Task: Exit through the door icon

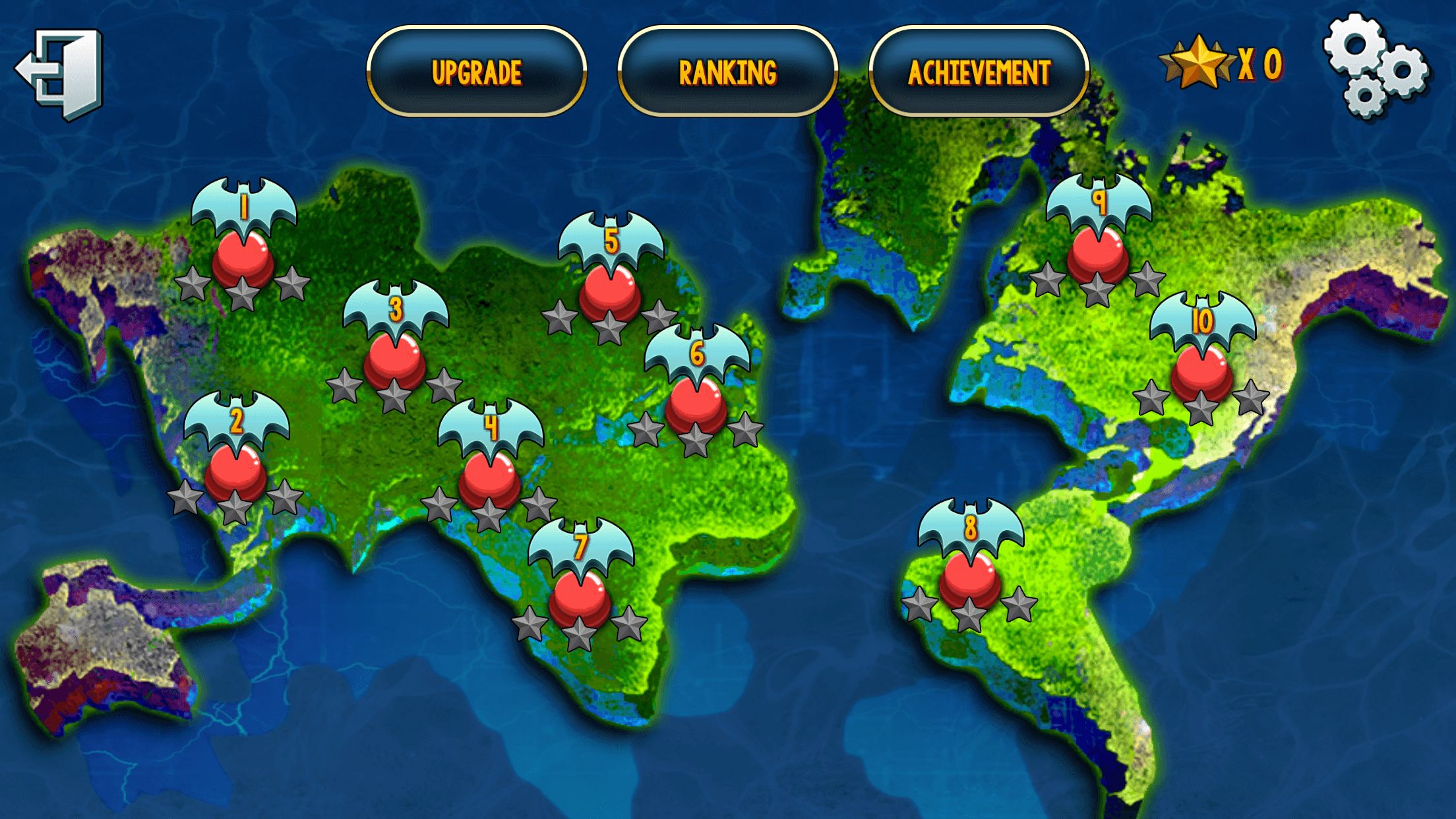Action: [x=61, y=73]
